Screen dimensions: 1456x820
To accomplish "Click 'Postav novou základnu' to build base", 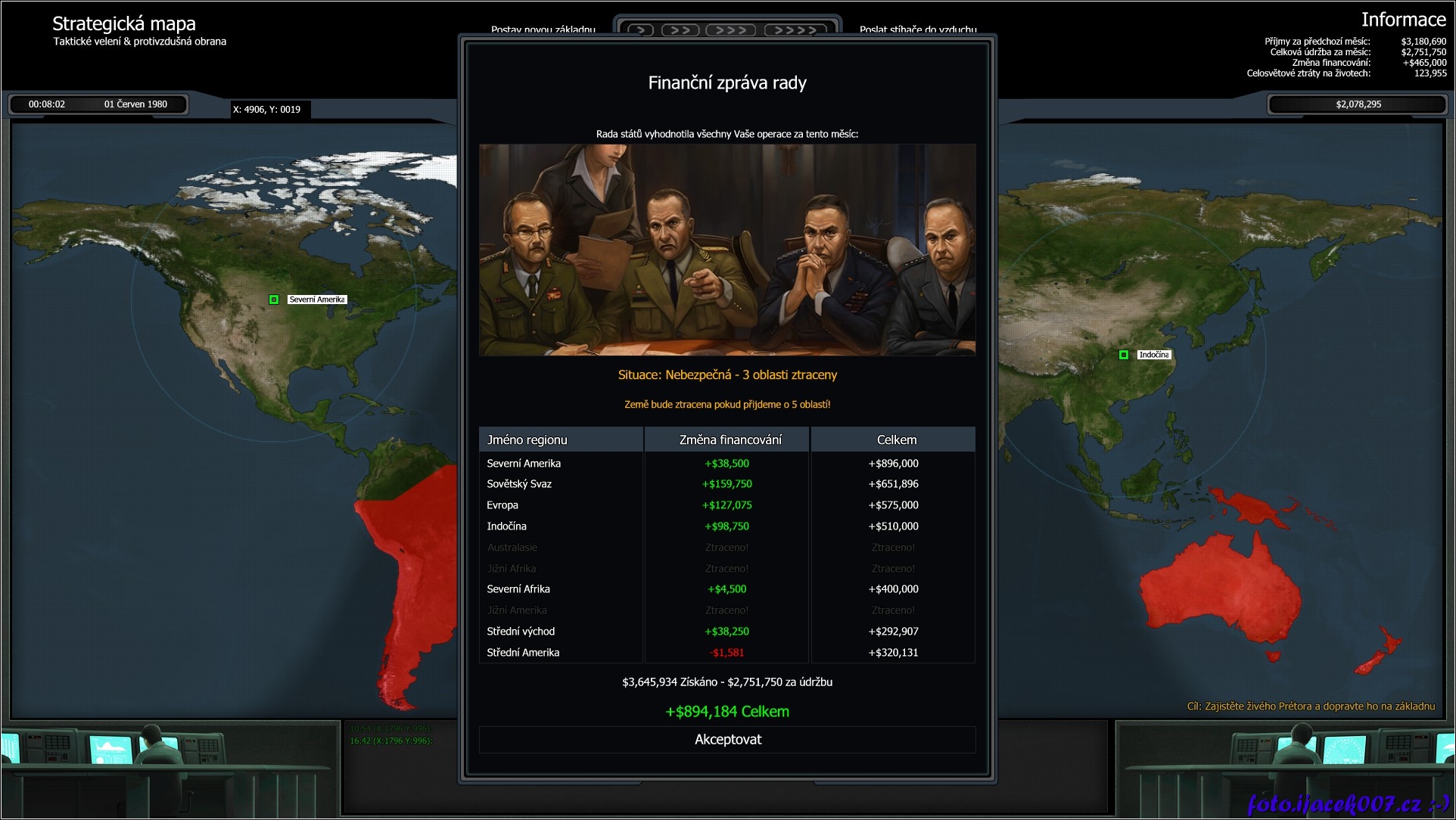I will pos(543,30).
